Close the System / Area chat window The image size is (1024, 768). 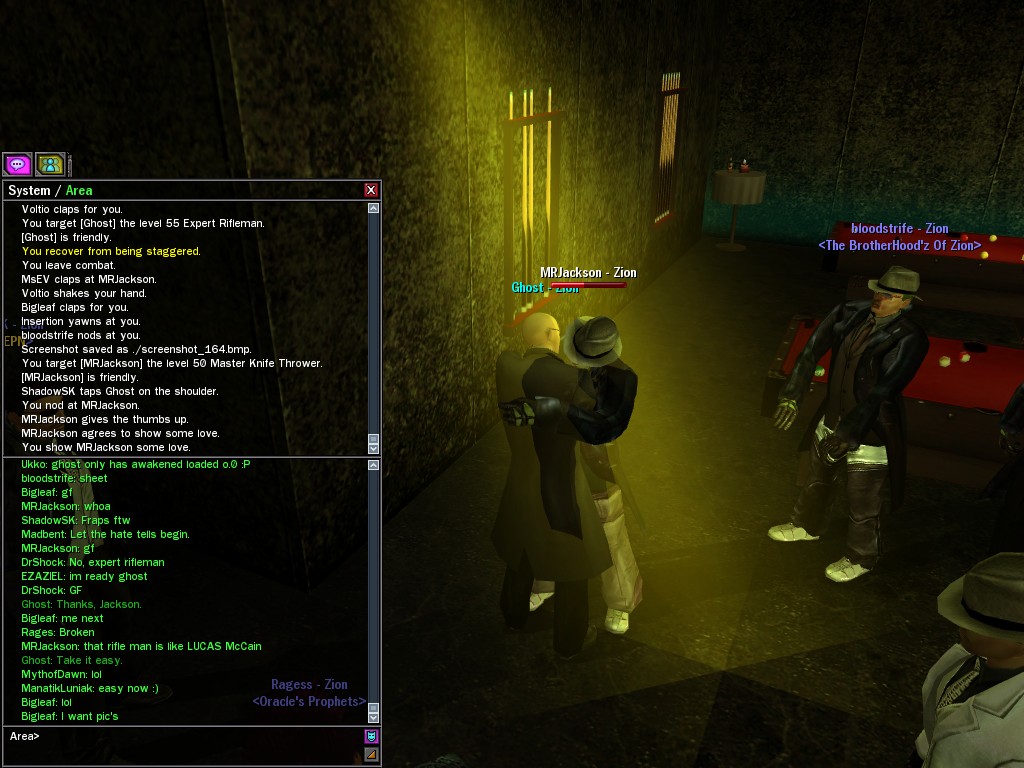[371, 190]
